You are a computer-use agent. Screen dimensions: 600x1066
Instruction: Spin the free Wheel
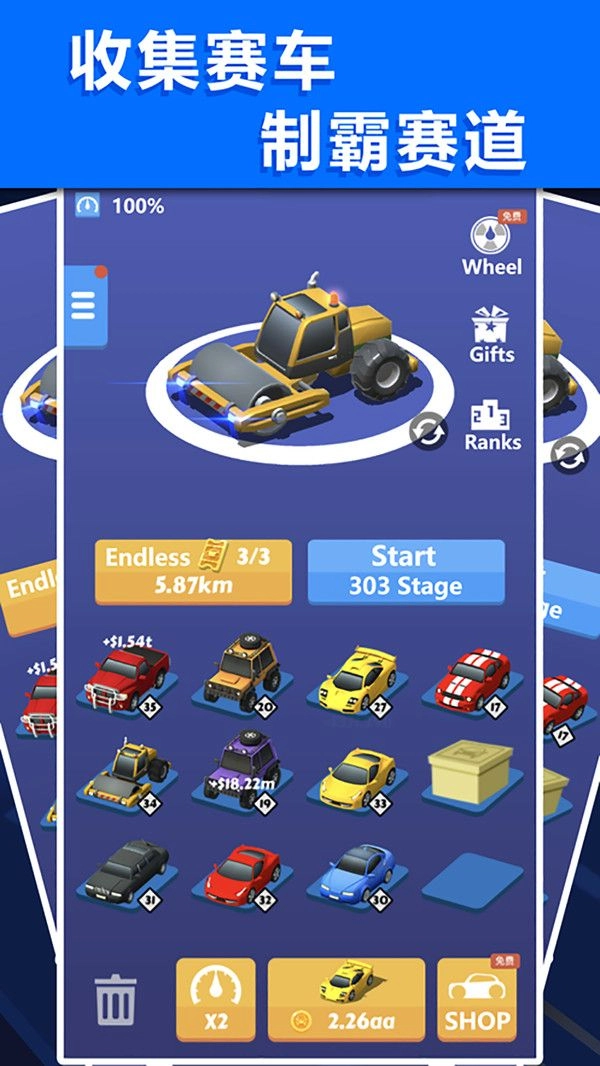(x=491, y=244)
